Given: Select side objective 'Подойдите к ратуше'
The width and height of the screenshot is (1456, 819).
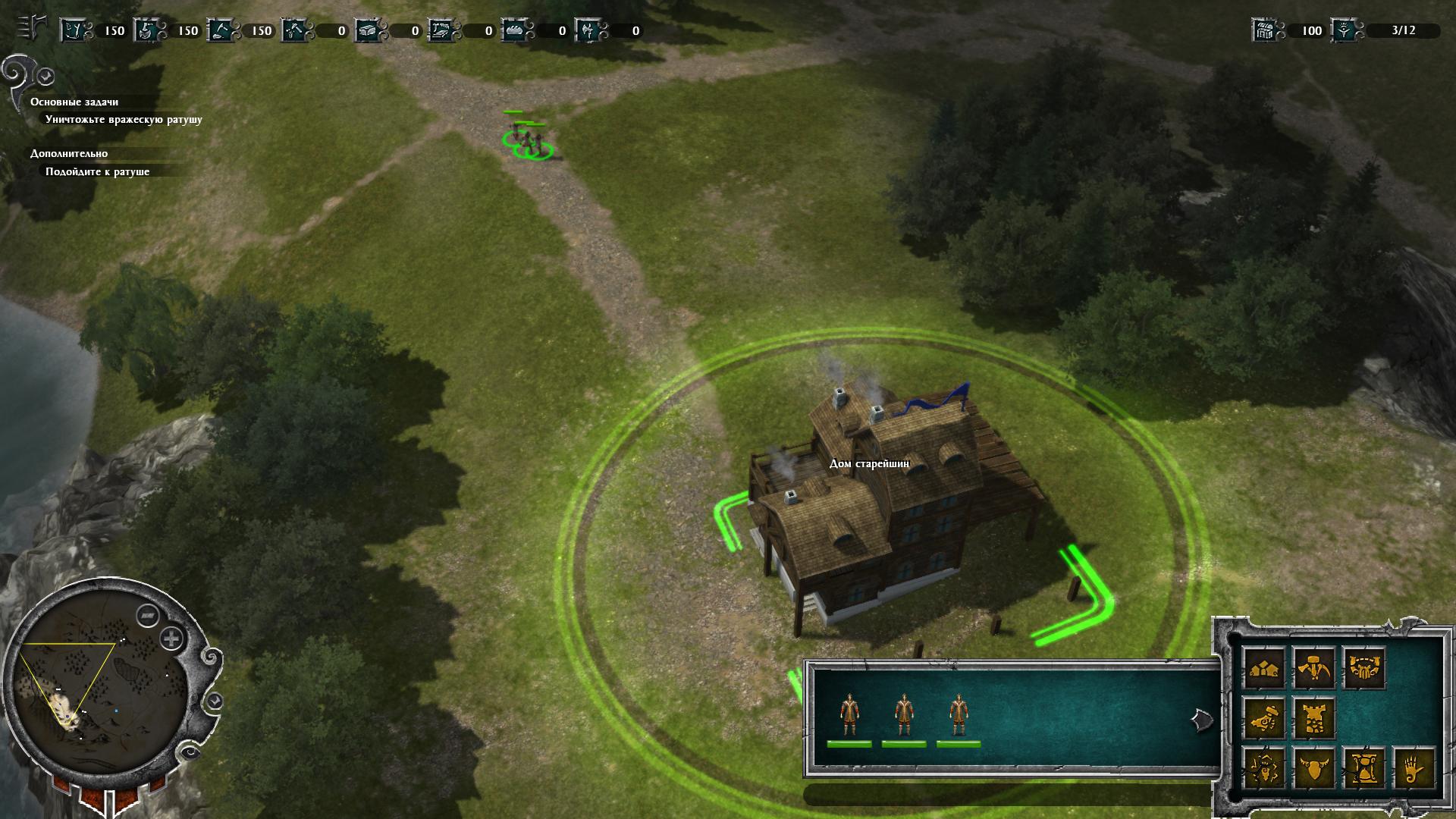Looking at the screenshot, I should [x=97, y=171].
